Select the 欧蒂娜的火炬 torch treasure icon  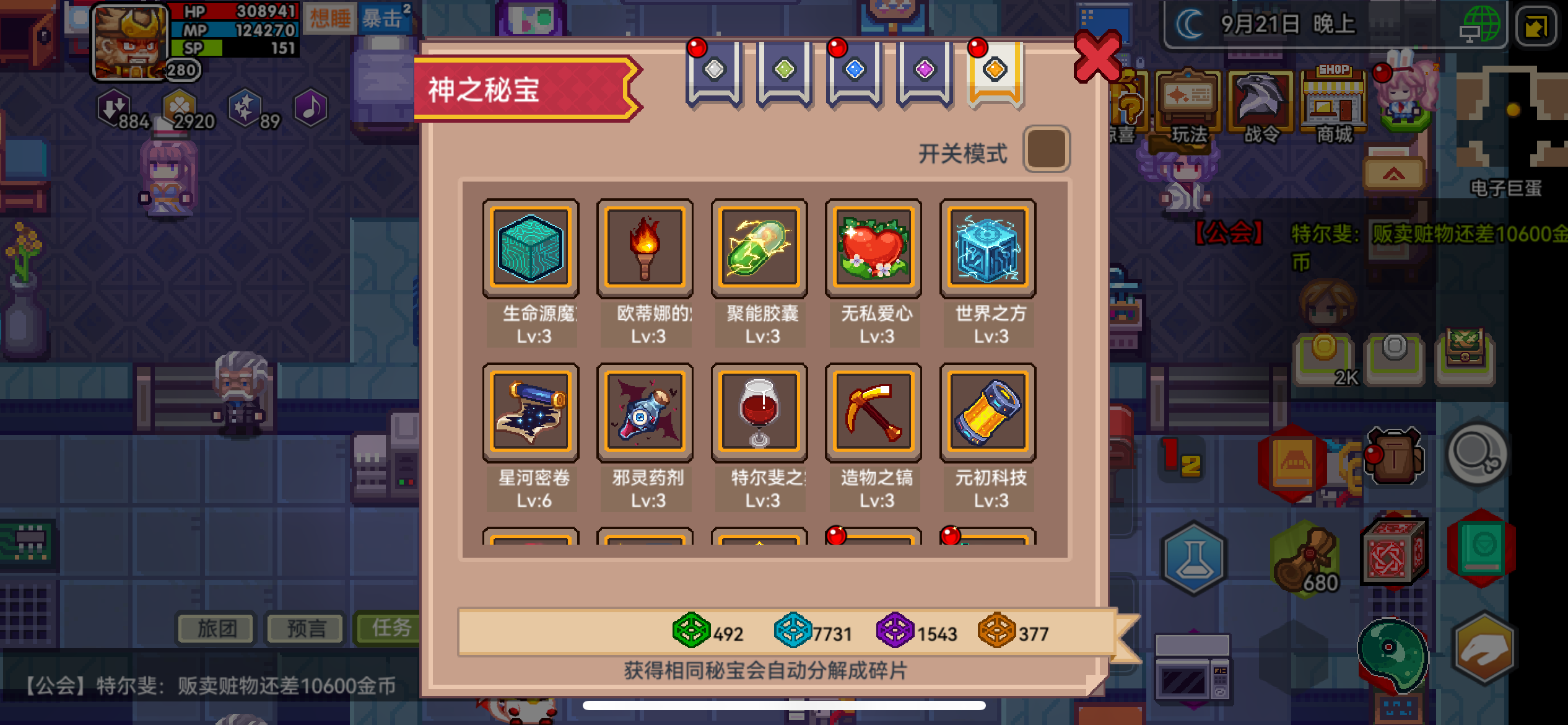[645, 247]
